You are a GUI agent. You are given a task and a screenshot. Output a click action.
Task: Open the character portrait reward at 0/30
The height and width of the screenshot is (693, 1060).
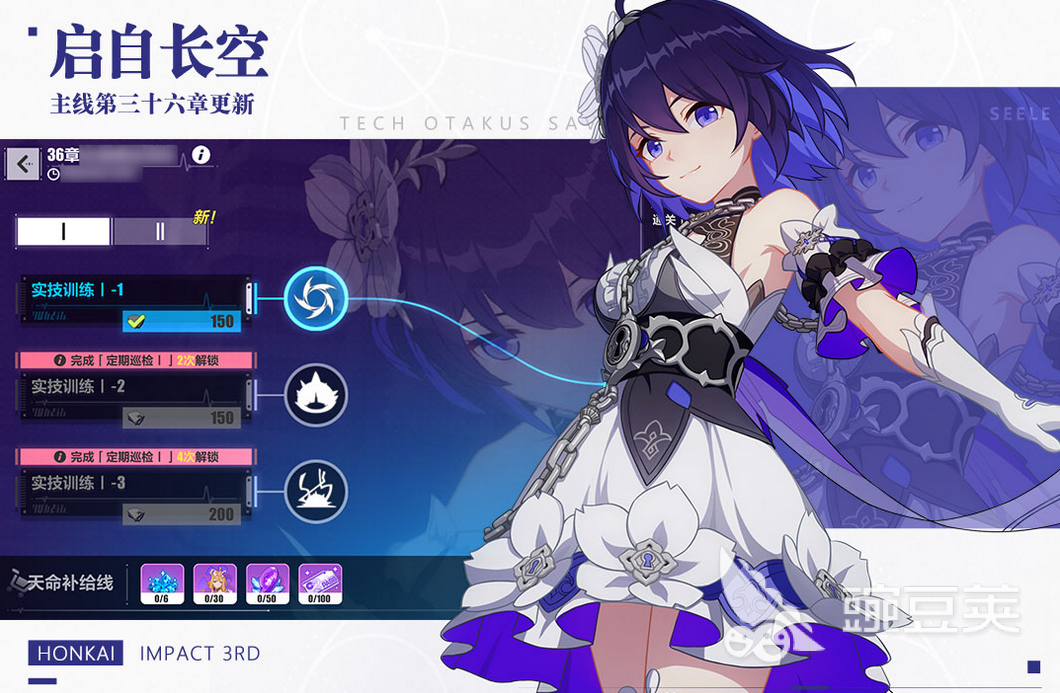click(x=214, y=583)
